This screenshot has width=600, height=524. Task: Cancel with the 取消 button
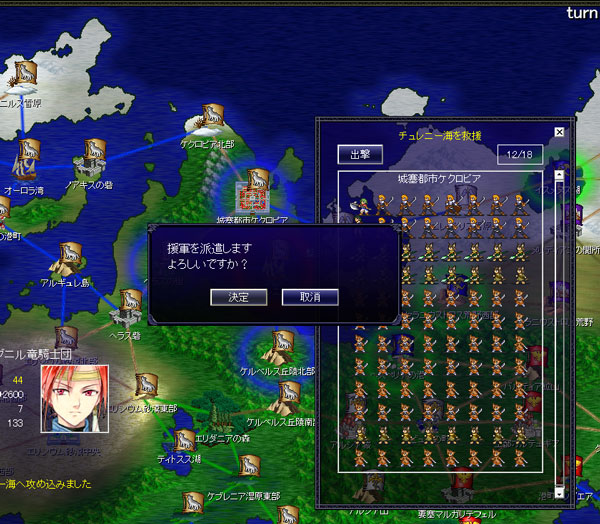(310, 297)
